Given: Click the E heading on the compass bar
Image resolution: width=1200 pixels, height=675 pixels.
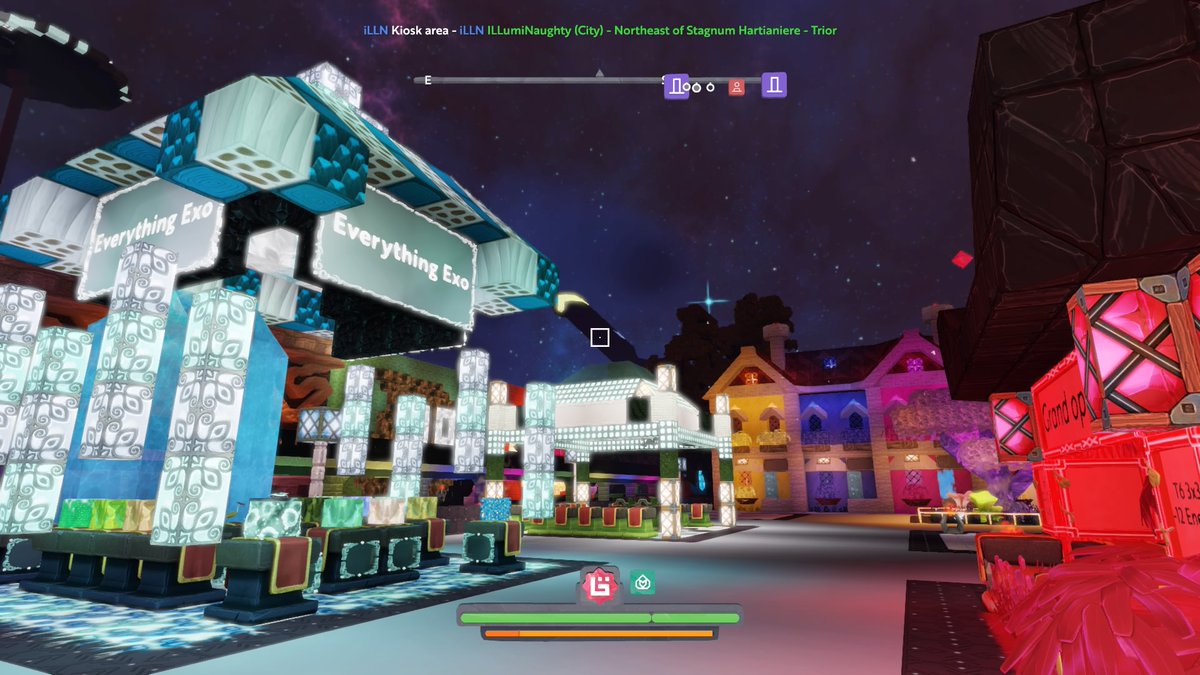Looking at the screenshot, I should tap(428, 80).
